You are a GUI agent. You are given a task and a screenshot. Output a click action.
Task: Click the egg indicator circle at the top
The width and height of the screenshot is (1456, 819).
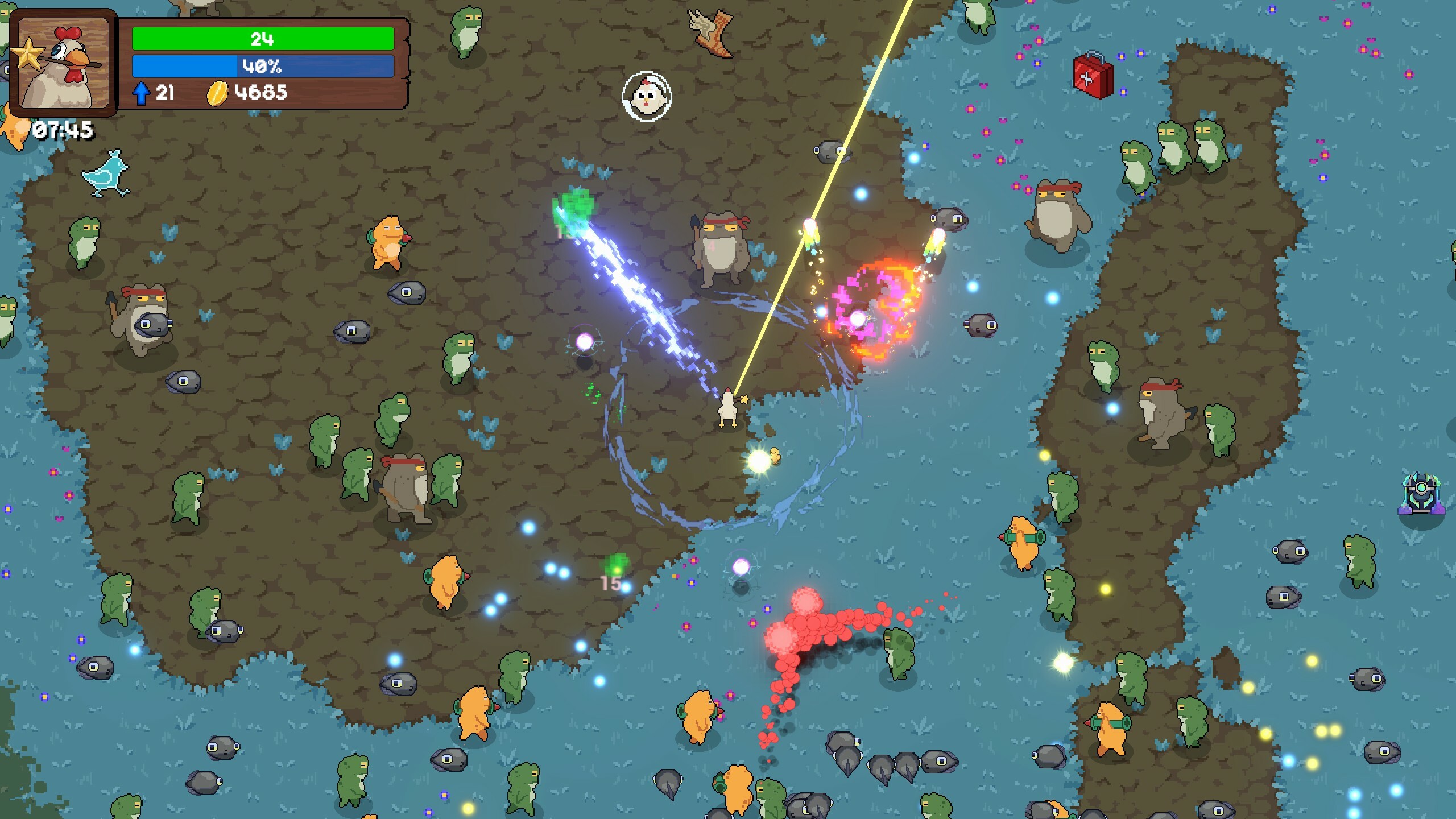(647, 97)
